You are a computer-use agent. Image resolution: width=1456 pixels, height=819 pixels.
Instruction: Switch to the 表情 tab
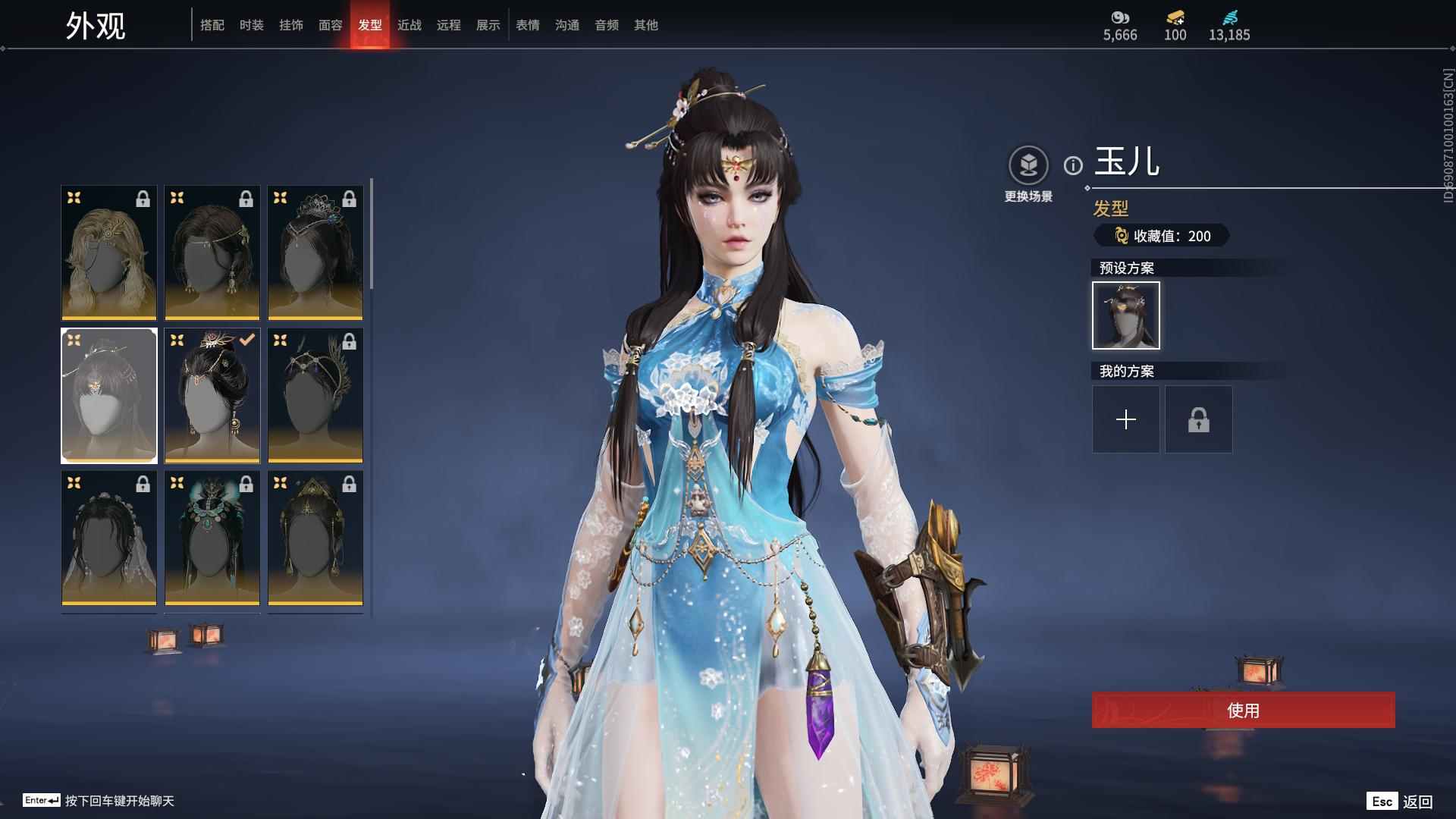(527, 25)
